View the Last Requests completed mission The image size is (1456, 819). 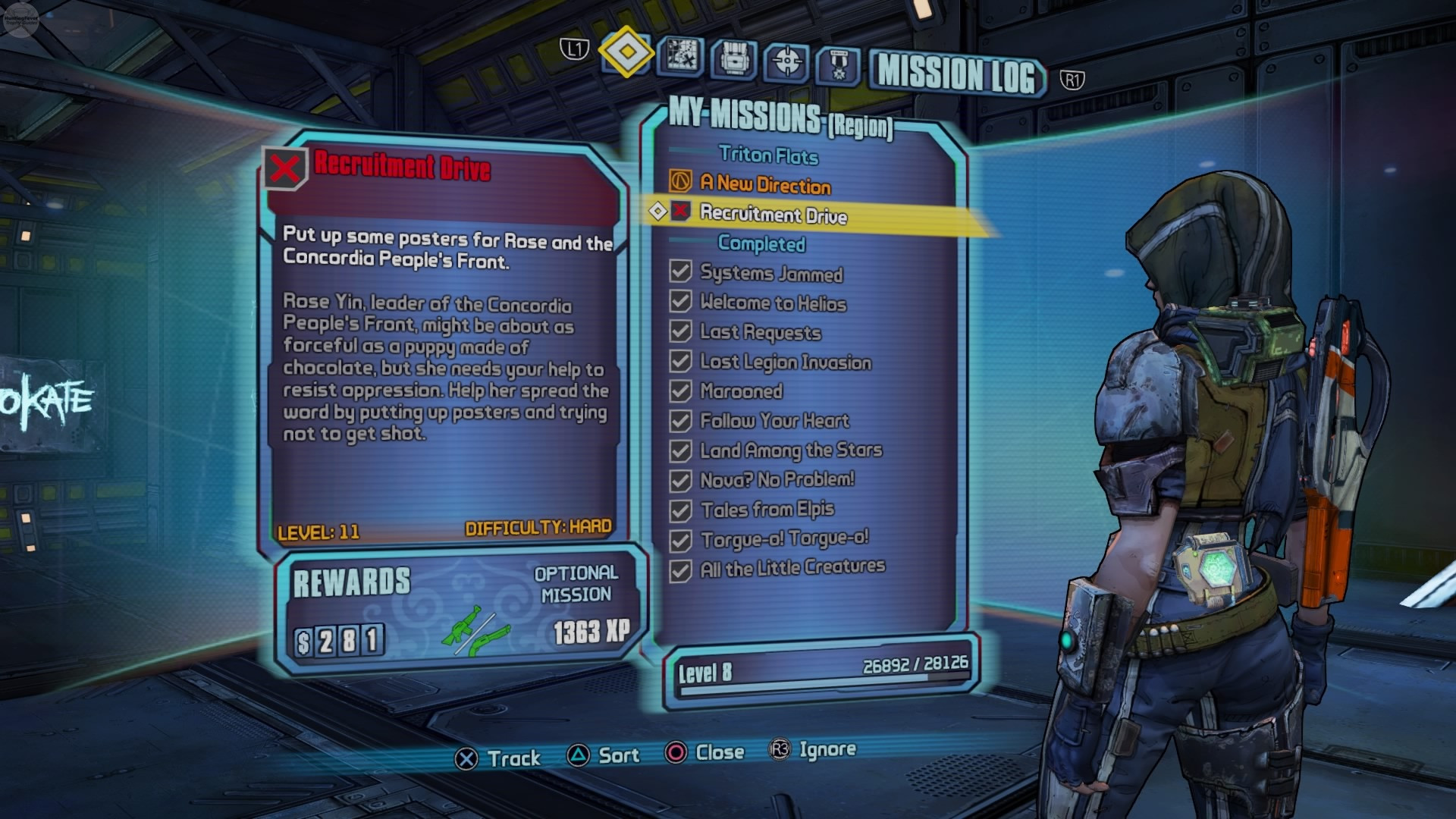(x=760, y=332)
